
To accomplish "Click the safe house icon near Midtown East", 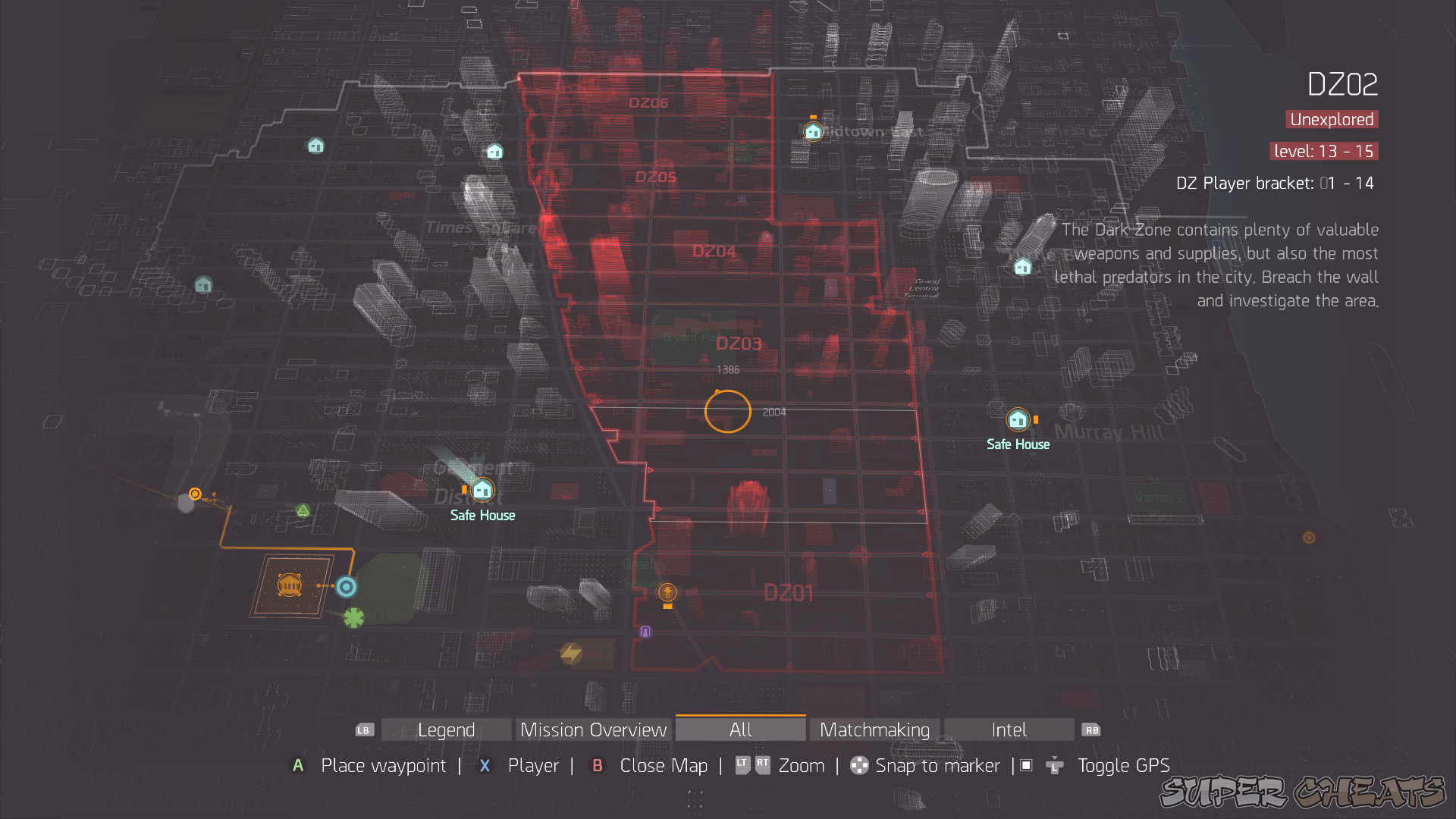I will [x=812, y=130].
